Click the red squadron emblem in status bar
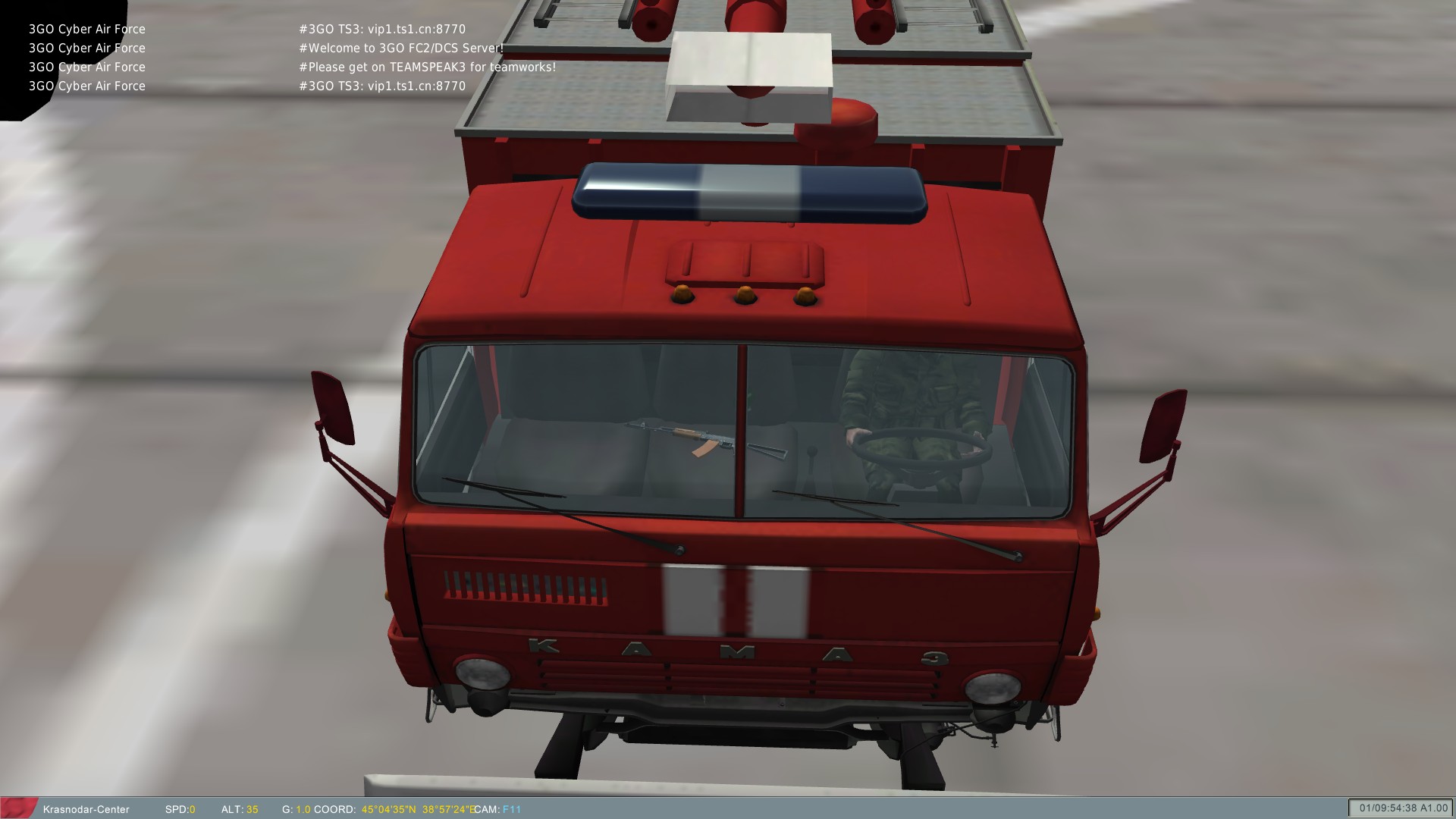Image resolution: width=1456 pixels, height=819 pixels. pos(19,809)
